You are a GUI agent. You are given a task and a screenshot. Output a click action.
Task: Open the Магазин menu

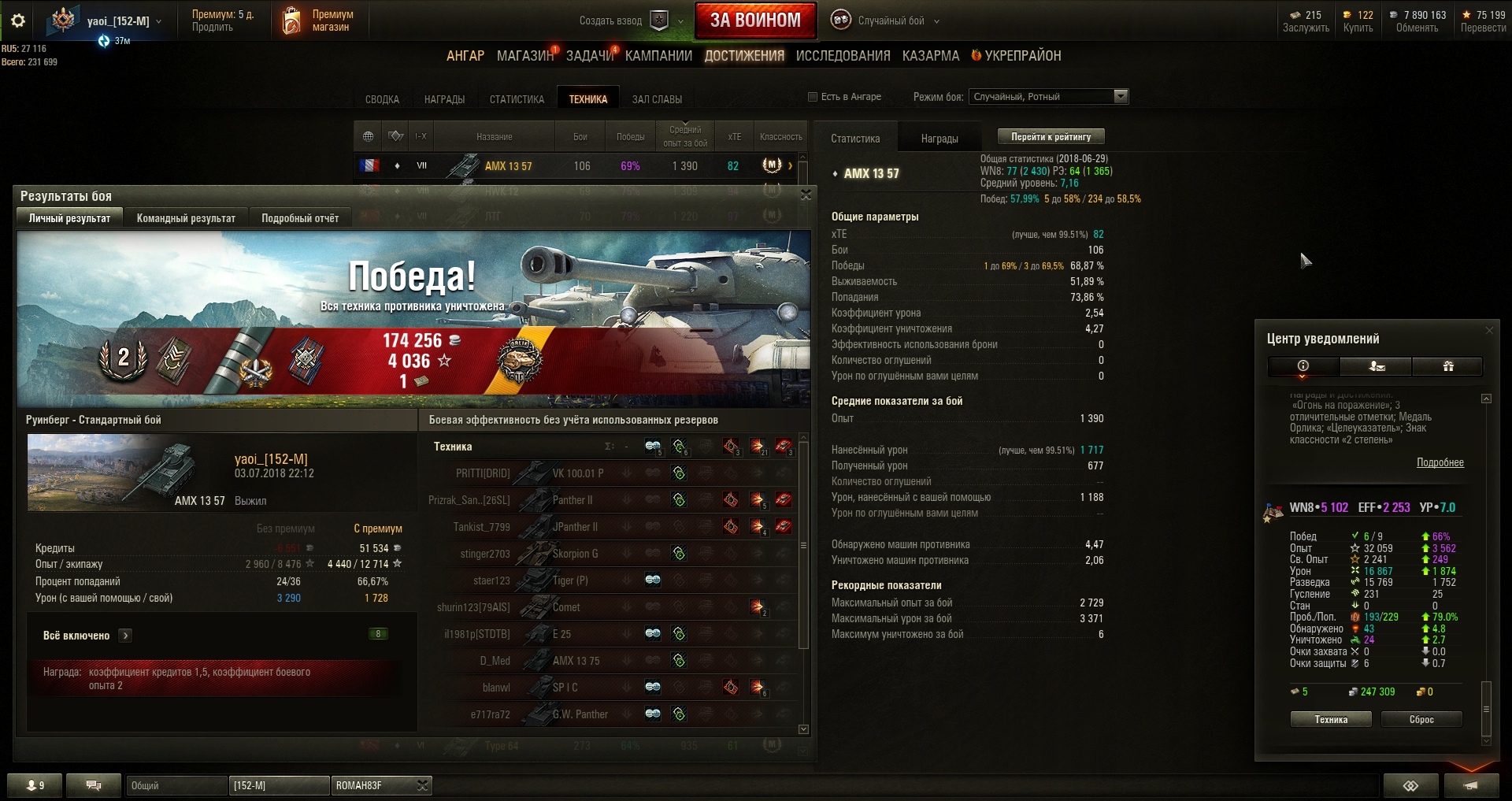point(524,56)
